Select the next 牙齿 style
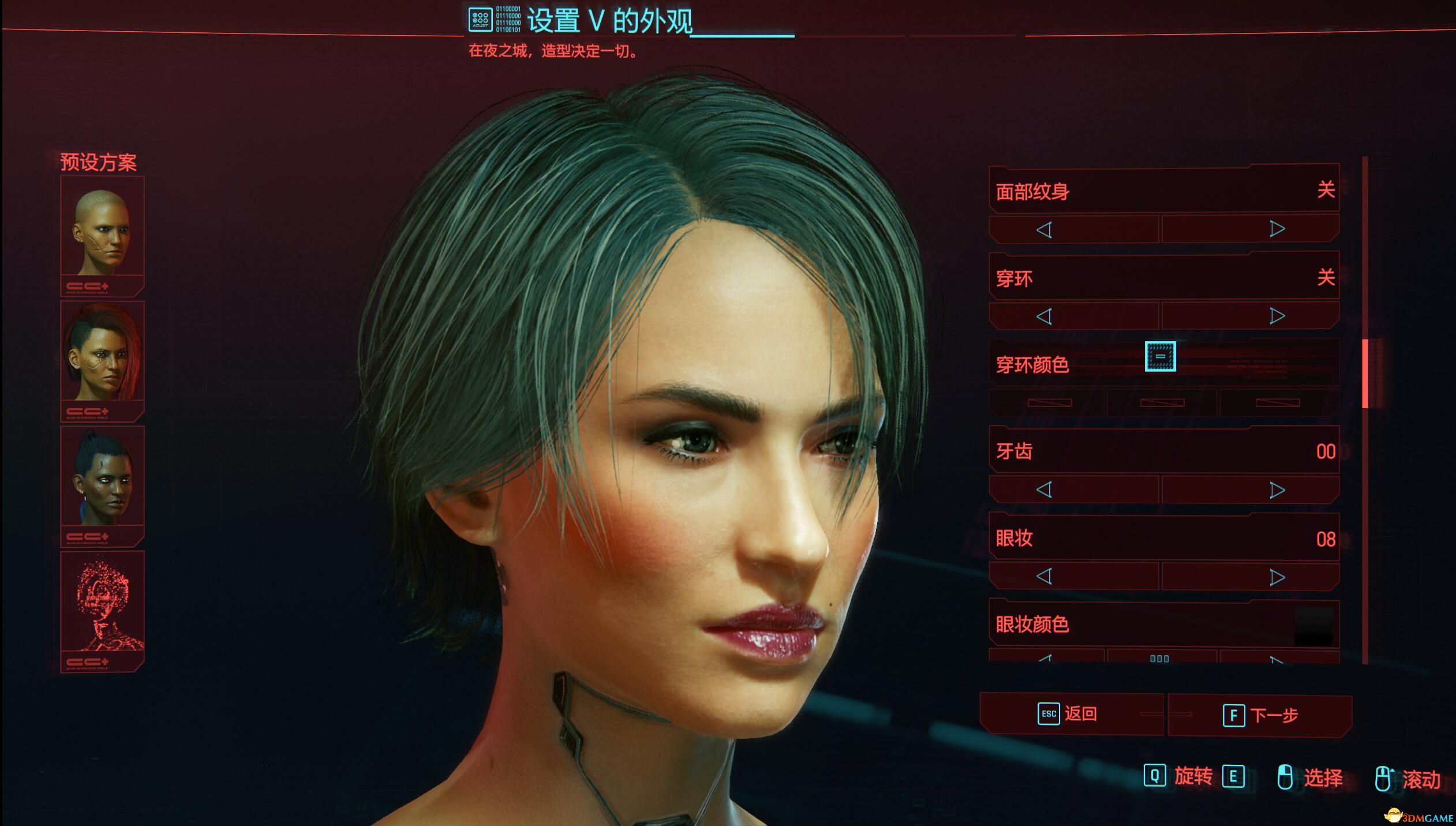 [1277, 490]
